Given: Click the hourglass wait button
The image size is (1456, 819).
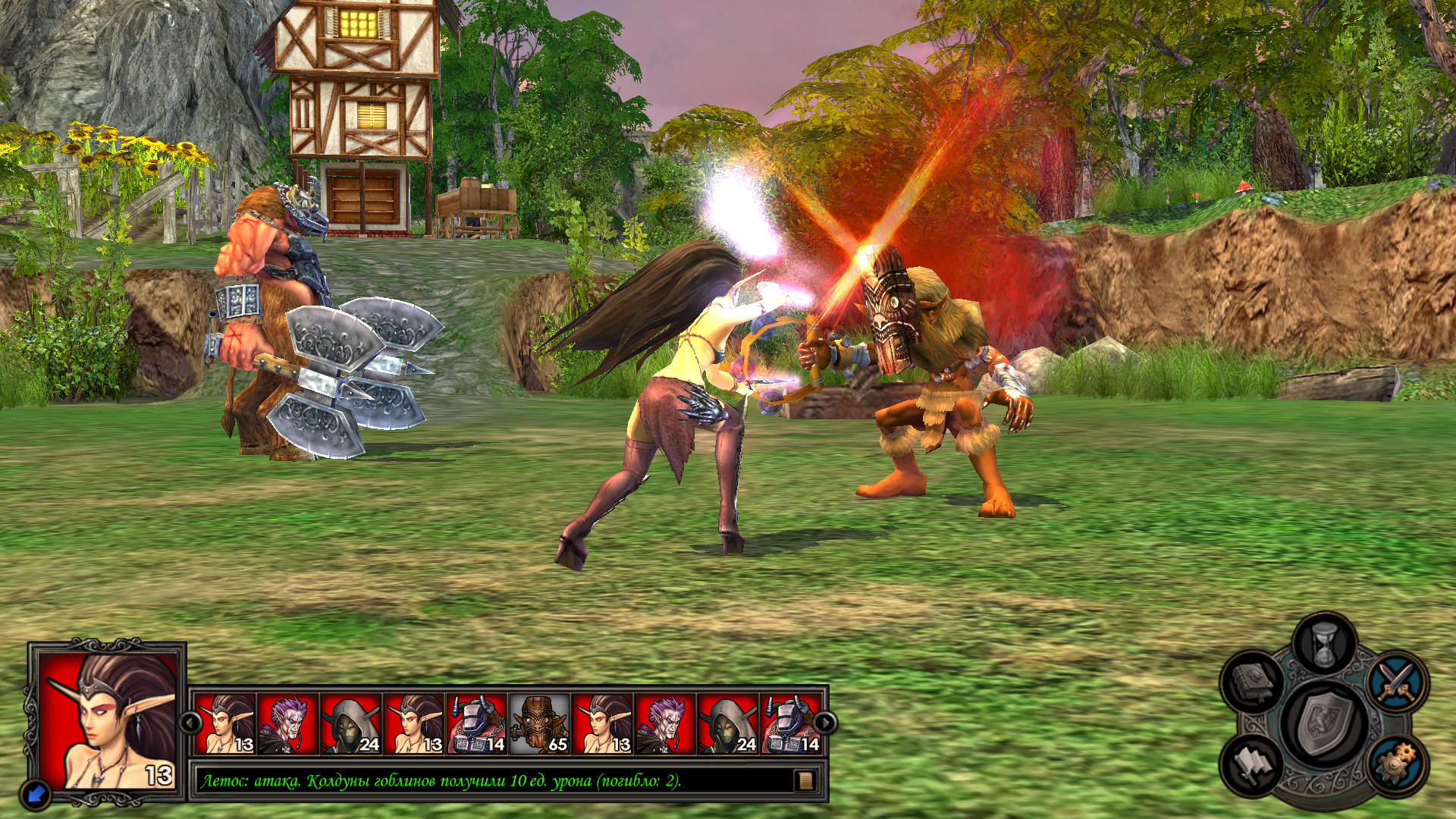Looking at the screenshot, I should [x=1323, y=643].
